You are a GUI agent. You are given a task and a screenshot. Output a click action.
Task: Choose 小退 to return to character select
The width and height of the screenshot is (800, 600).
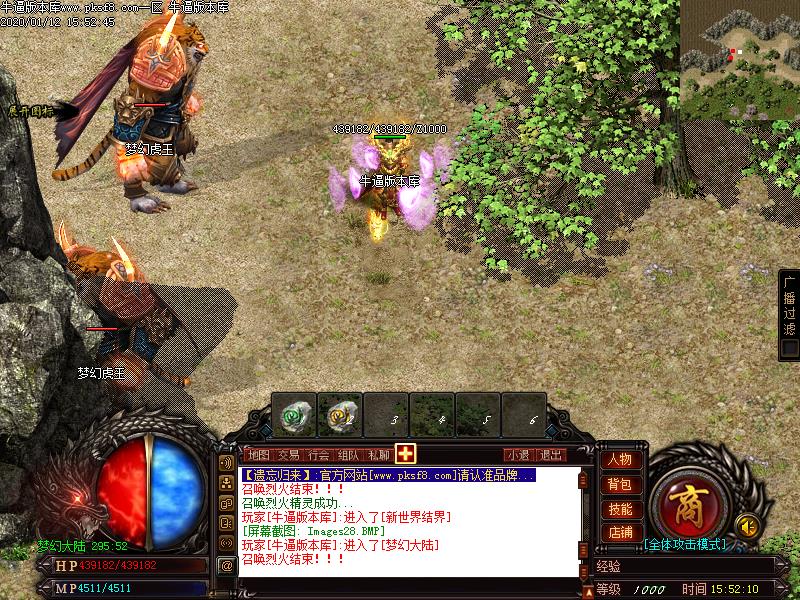coord(518,454)
